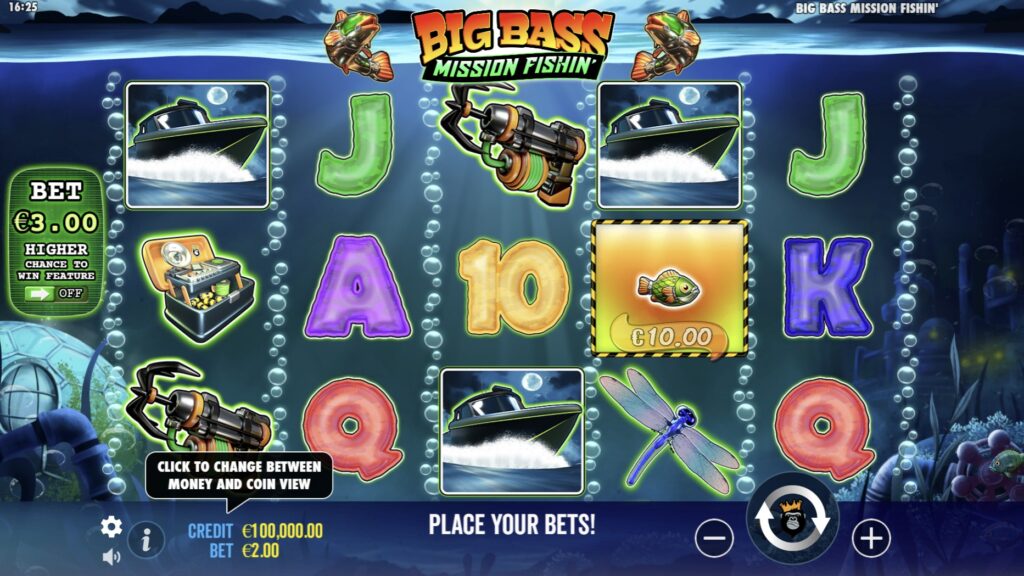Show game info with the i button
Screen dimensions: 1024x576
(x=146, y=540)
